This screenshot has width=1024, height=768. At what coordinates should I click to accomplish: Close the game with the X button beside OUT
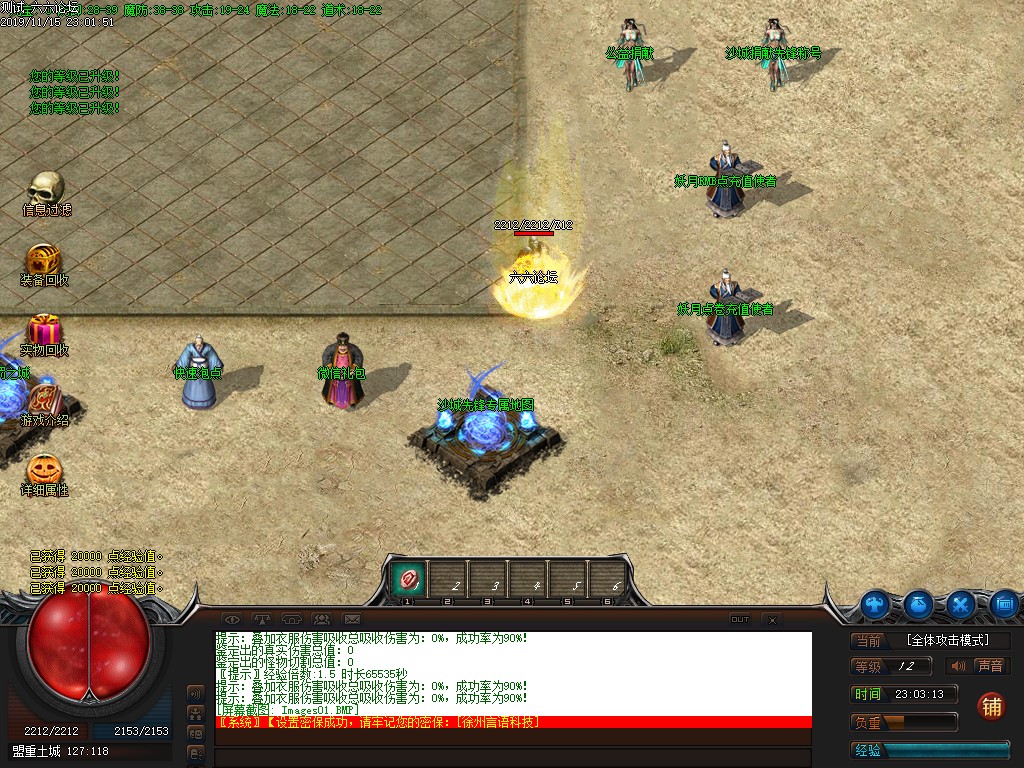coord(772,620)
